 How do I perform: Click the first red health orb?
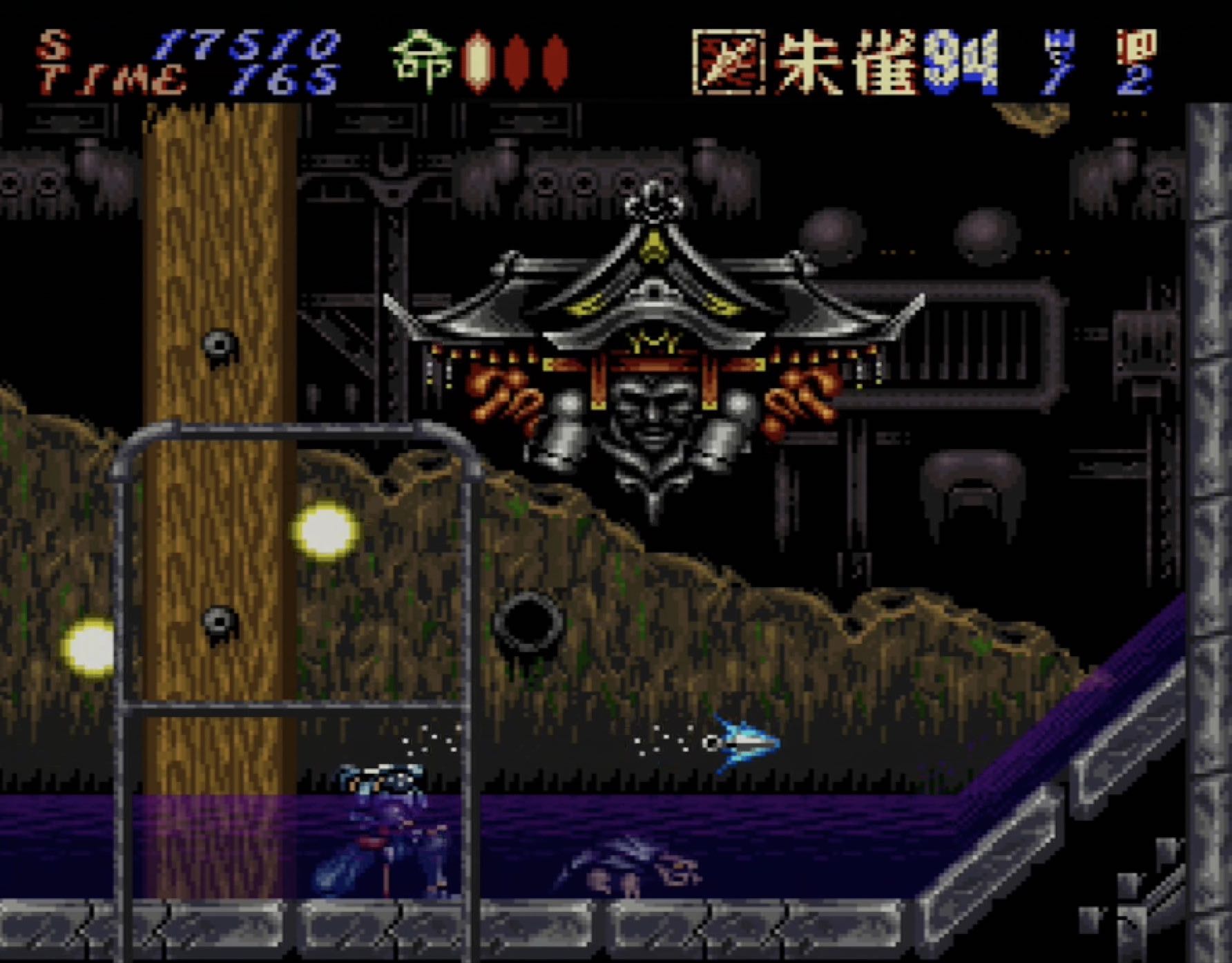477,62
